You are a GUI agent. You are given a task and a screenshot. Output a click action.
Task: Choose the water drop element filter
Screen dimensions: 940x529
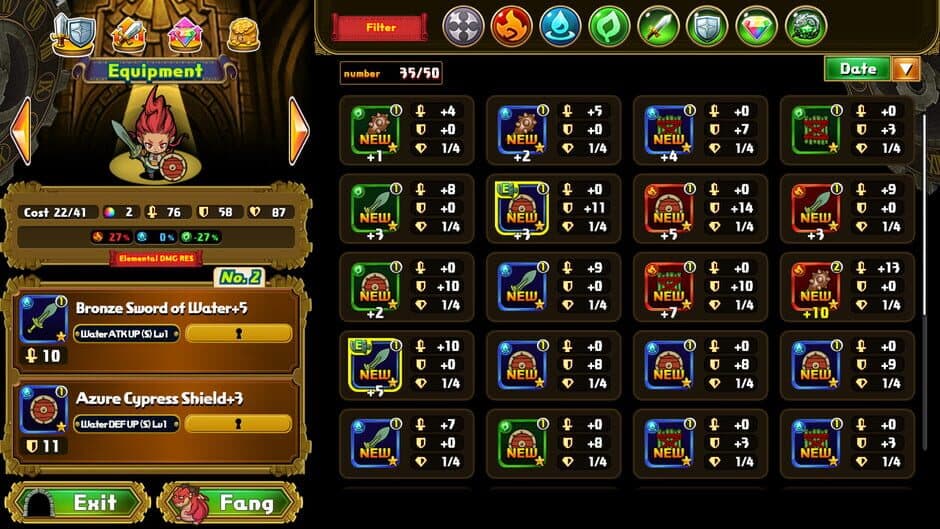point(561,26)
